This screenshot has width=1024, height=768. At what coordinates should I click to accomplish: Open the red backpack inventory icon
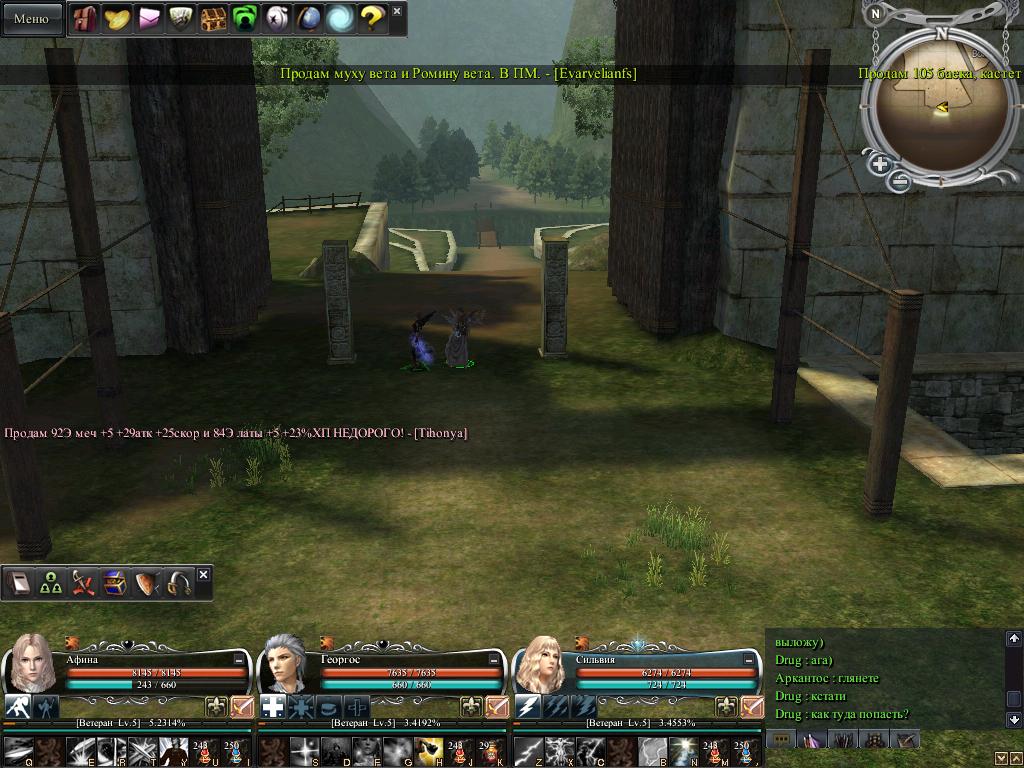(85, 18)
